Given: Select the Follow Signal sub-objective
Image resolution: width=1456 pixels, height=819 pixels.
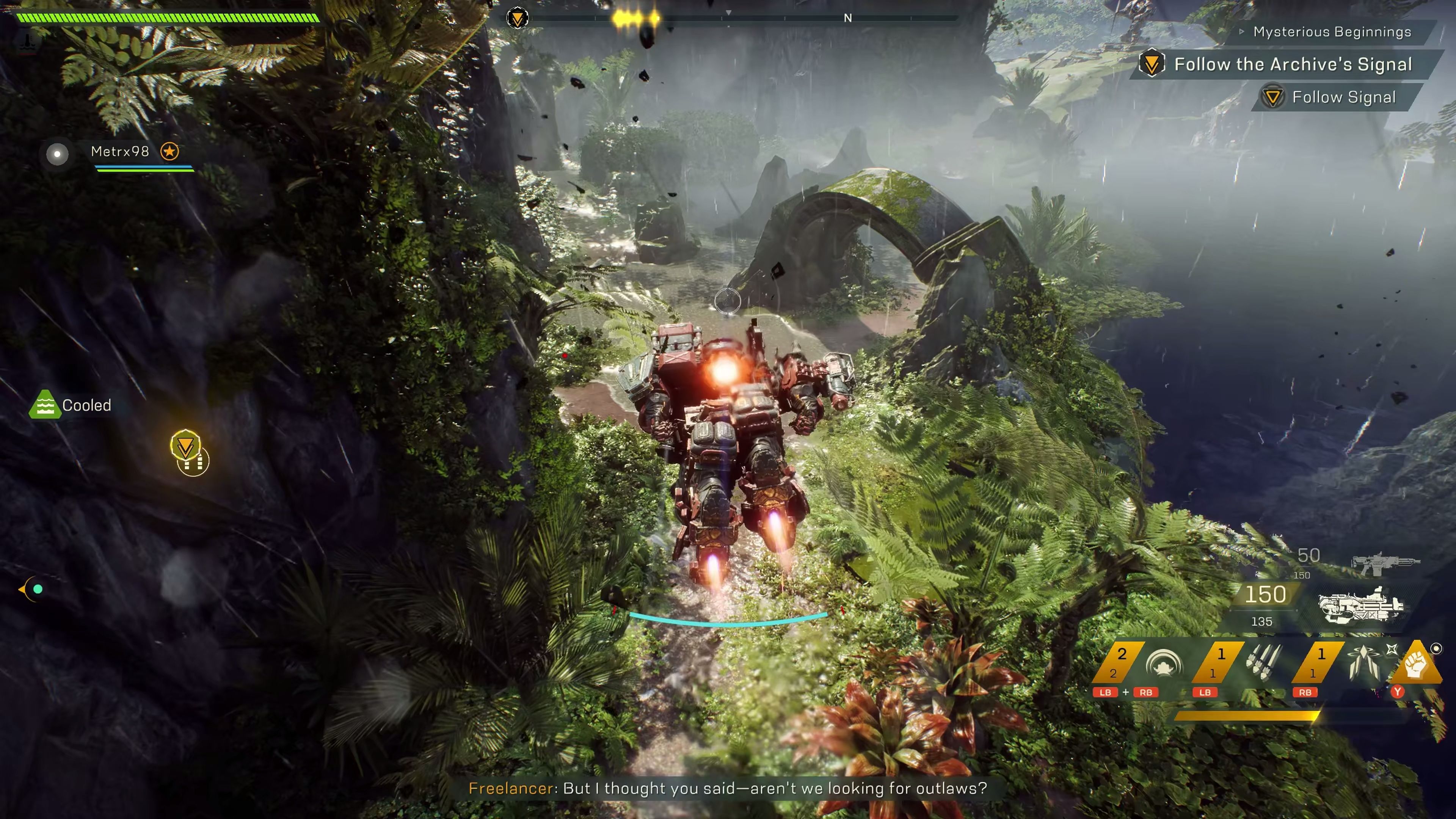Looking at the screenshot, I should coord(1343,97).
